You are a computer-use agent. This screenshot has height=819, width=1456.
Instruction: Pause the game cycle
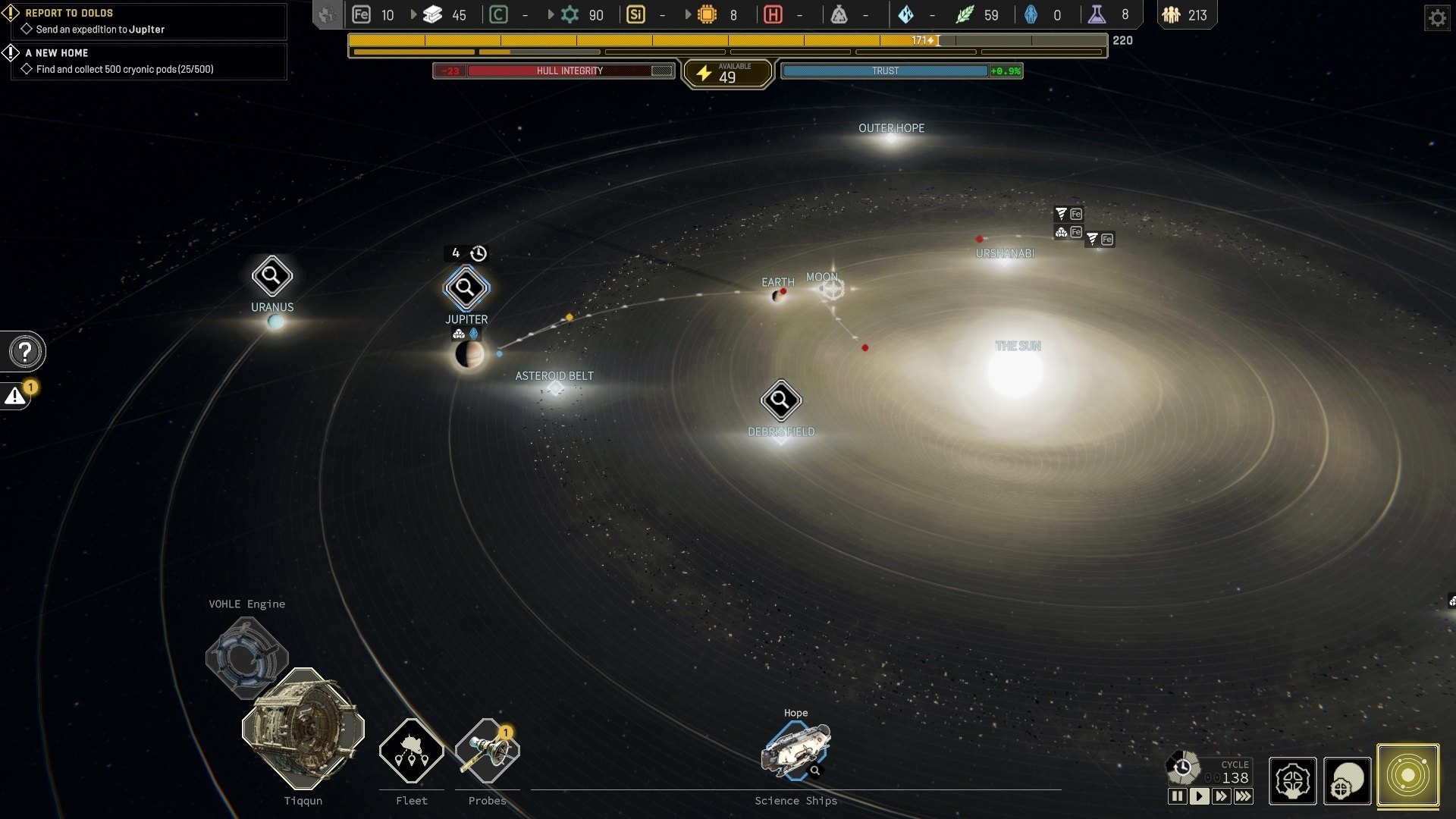tap(1177, 796)
